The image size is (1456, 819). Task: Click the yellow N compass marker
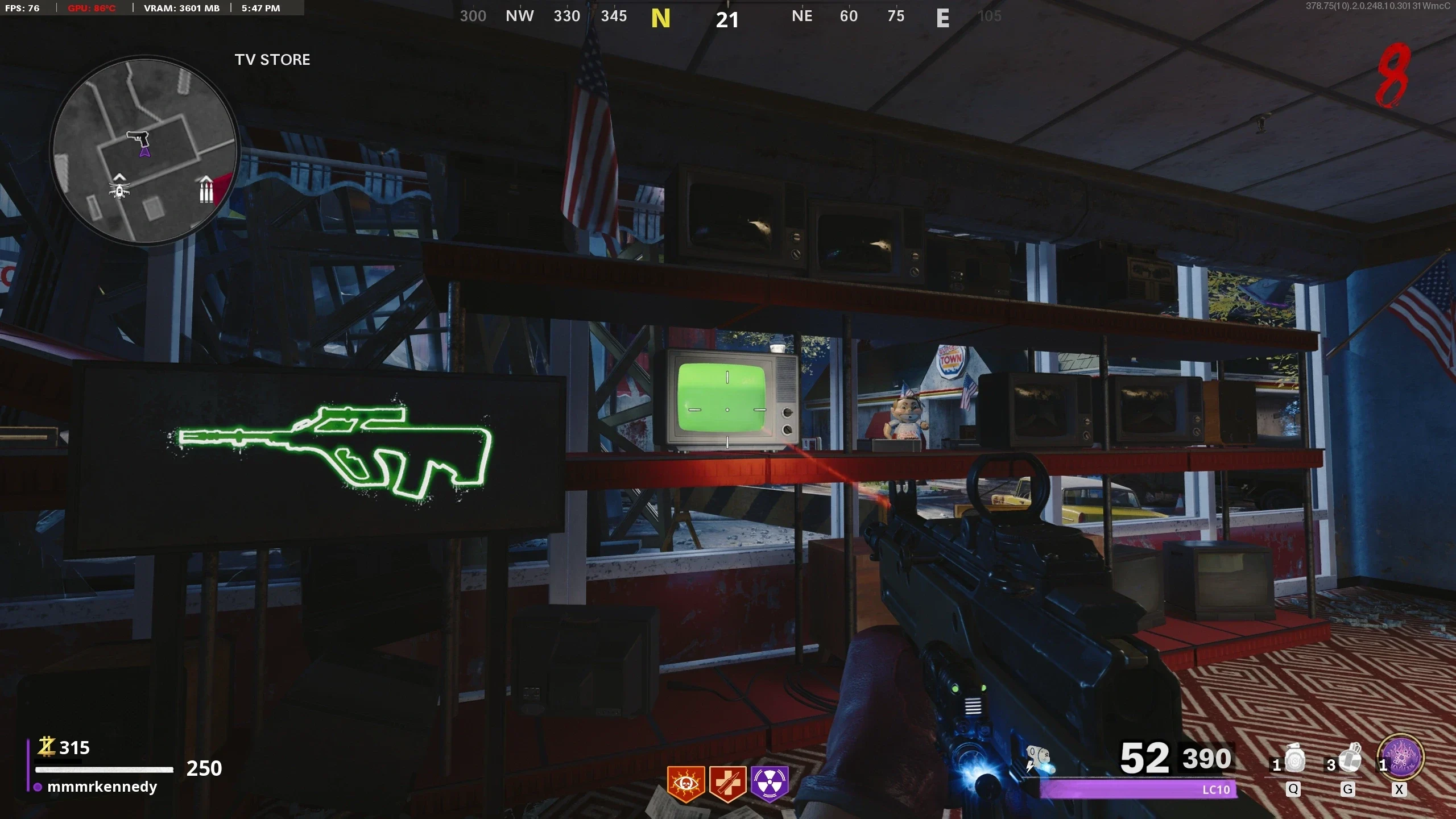pos(660,19)
